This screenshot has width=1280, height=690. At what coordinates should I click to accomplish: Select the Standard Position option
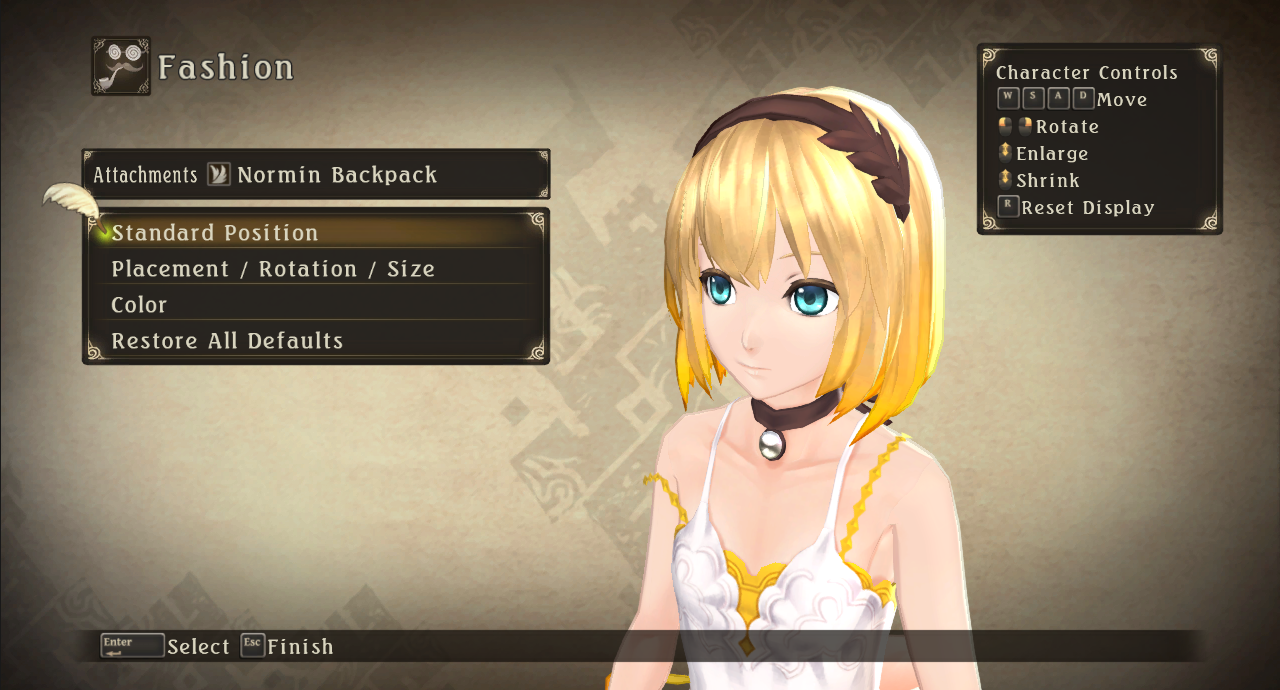click(215, 233)
